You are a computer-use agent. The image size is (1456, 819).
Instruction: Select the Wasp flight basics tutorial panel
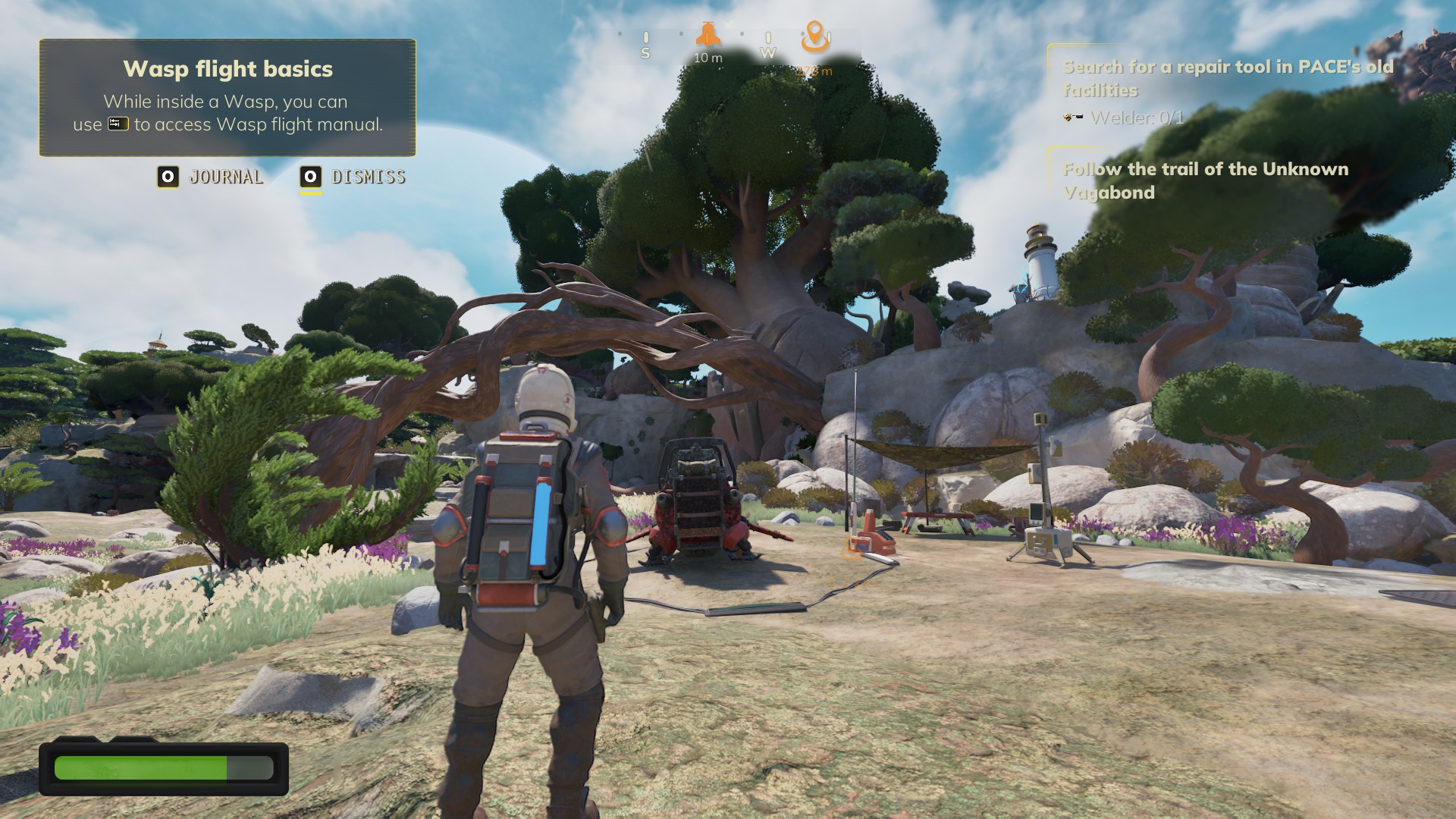tap(227, 98)
